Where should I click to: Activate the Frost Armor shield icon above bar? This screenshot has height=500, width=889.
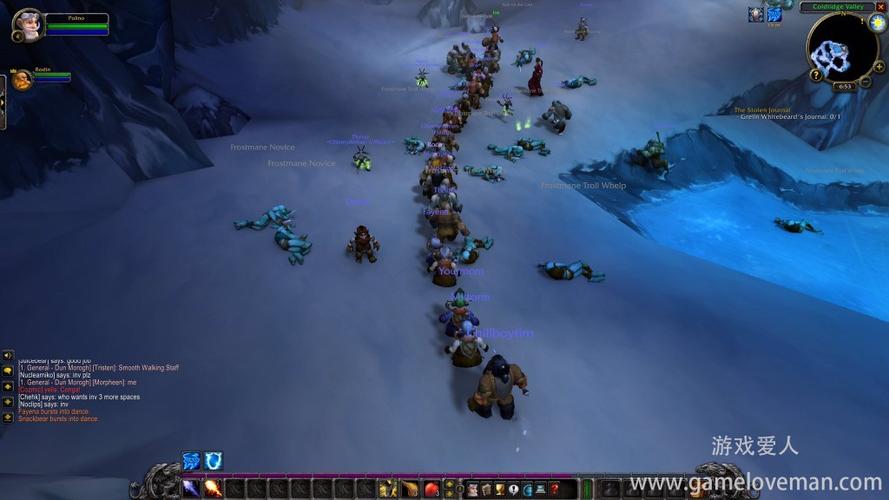tap(214, 460)
